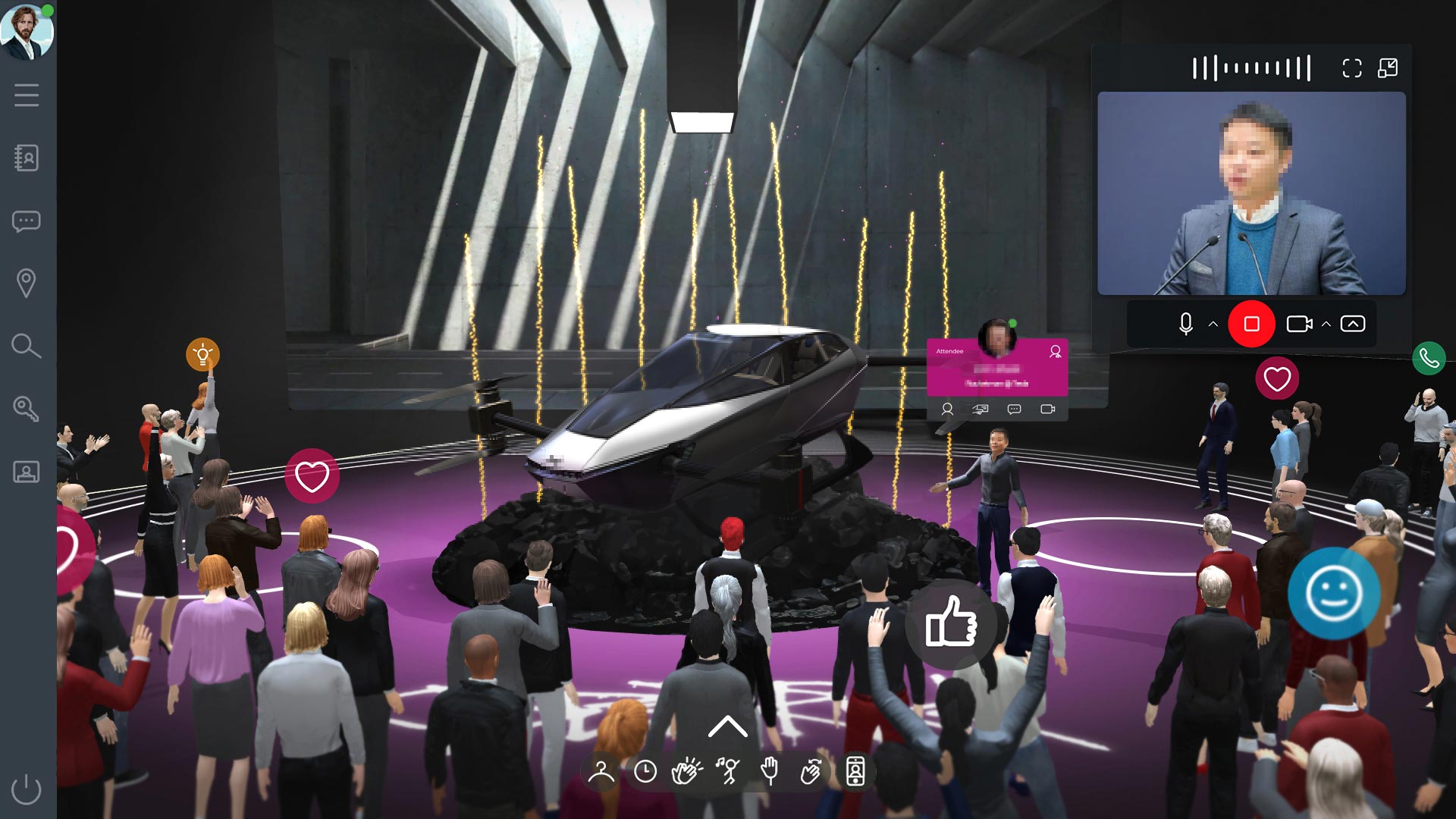Toggle fullscreen view of the speaker video
This screenshot has height=819, width=1456.
(x=1351, y=67)
